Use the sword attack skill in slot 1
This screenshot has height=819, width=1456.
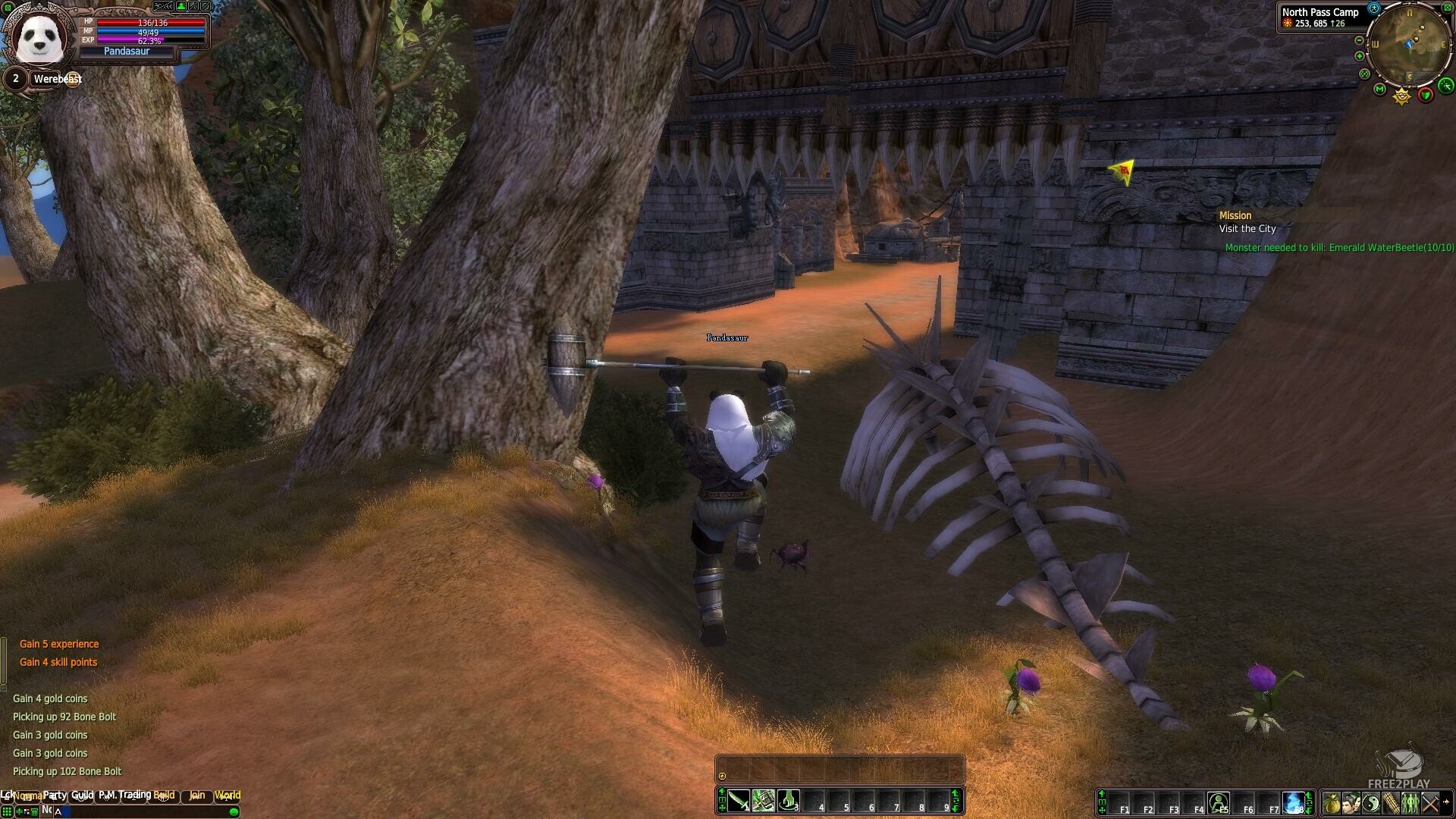coord(738,801)
